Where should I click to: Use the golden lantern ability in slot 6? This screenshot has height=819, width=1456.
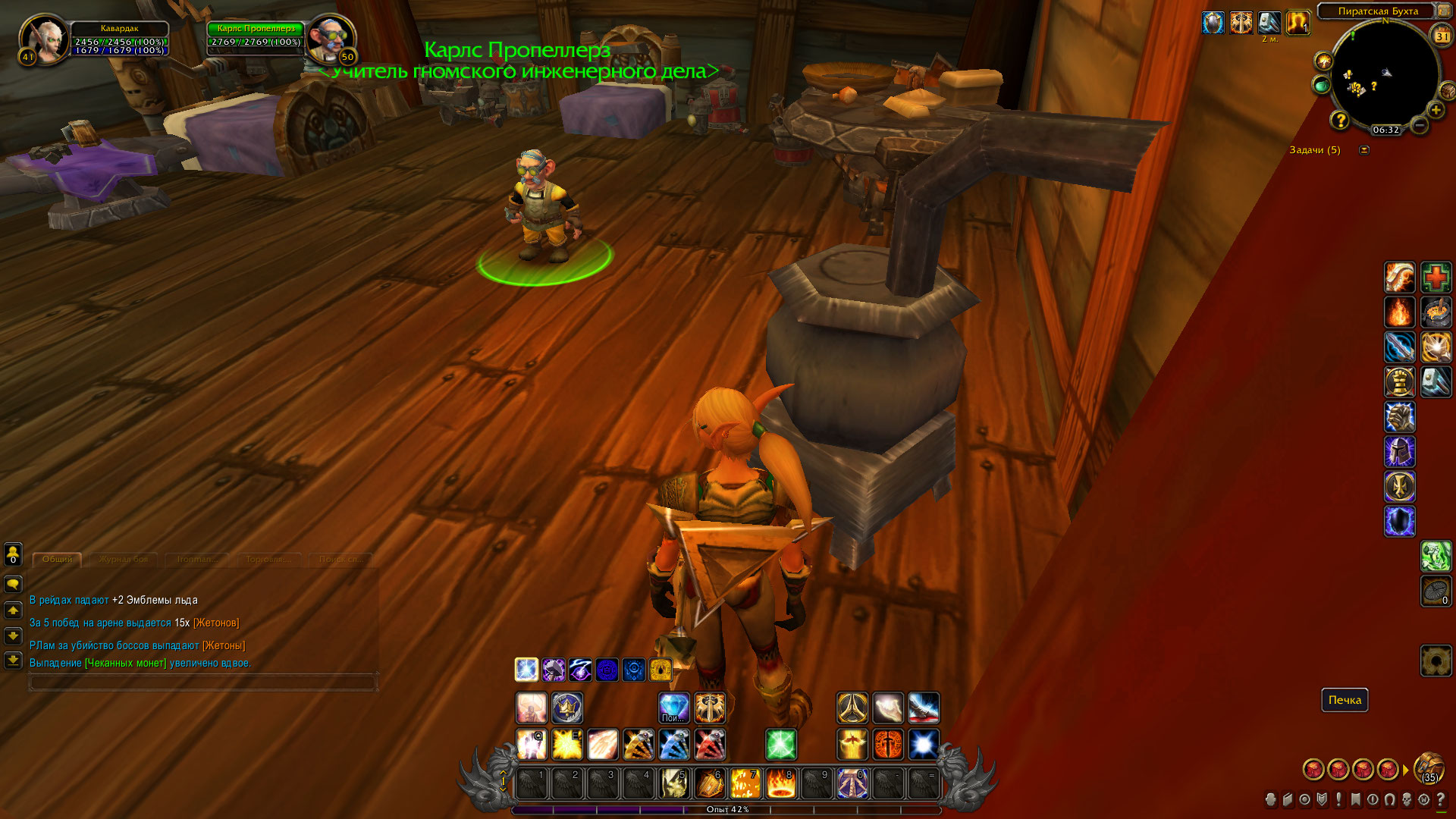[709, 784]
